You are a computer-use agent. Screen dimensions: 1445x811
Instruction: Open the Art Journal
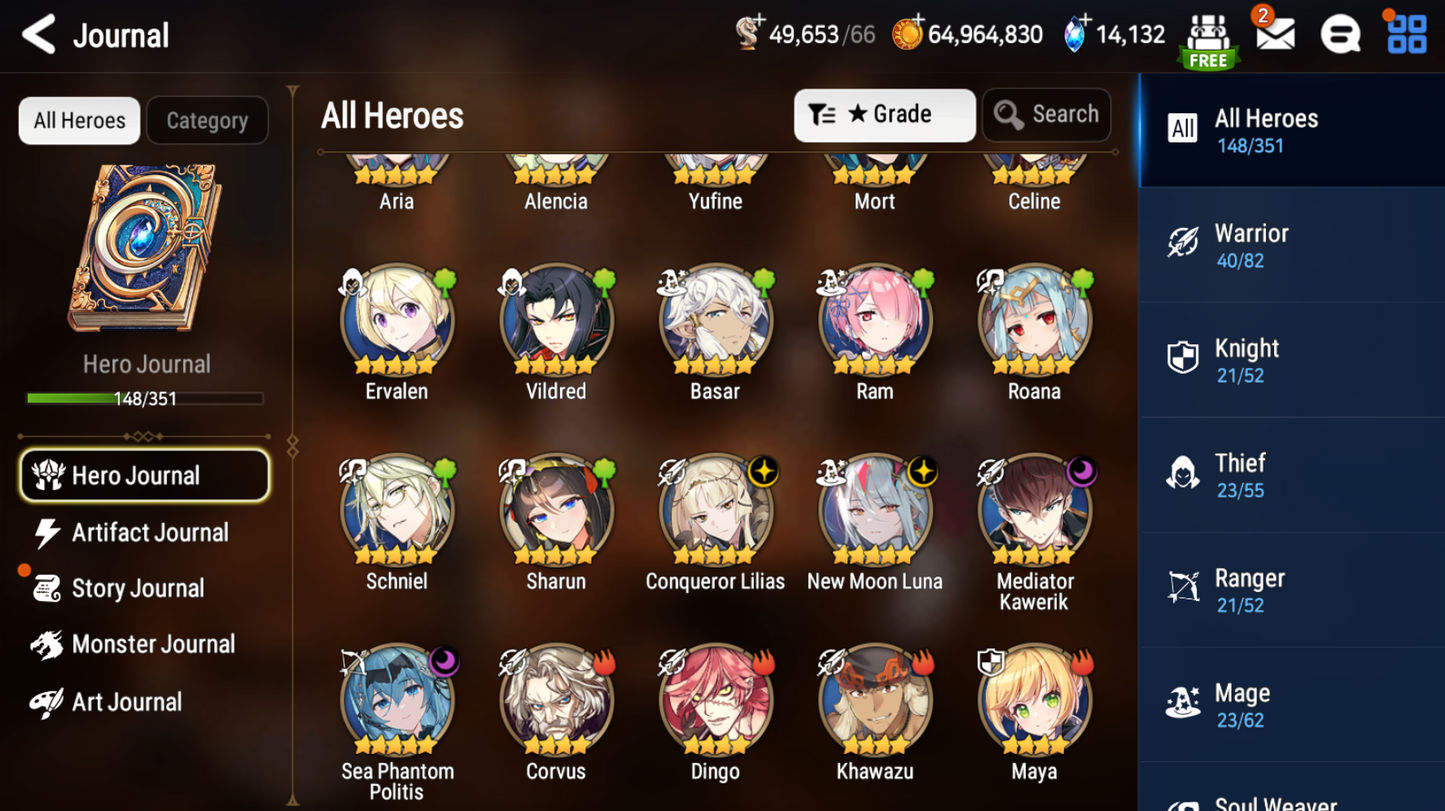(125, 702)
